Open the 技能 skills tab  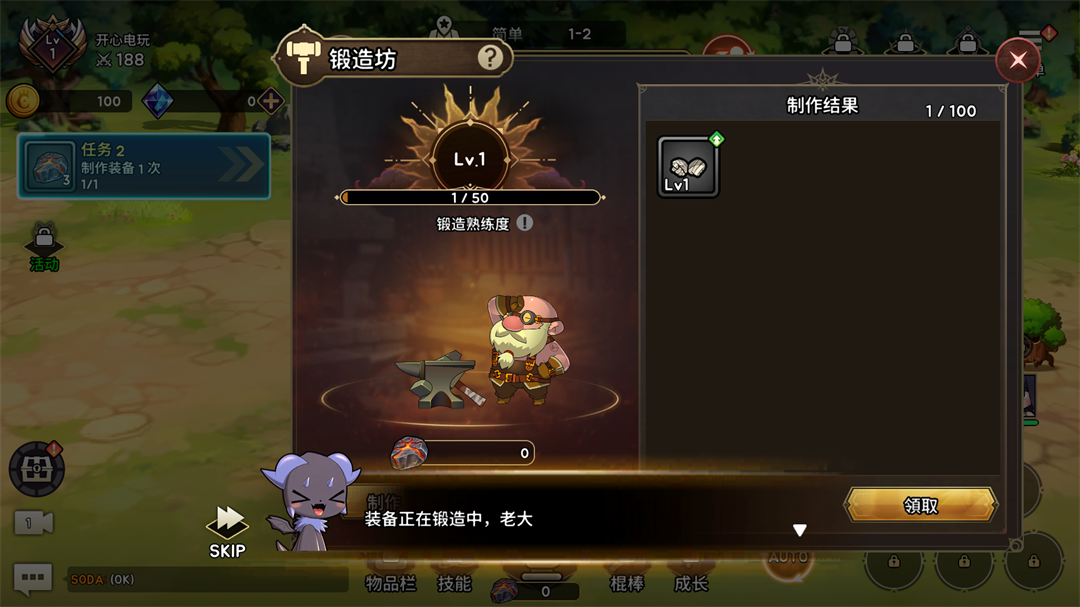454,583
